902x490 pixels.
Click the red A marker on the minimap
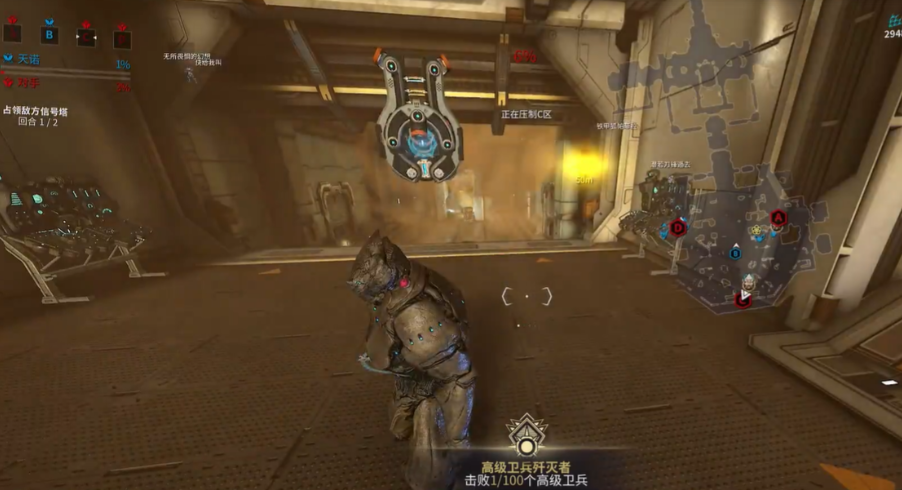pyautogui.click(x=779, y=217)
